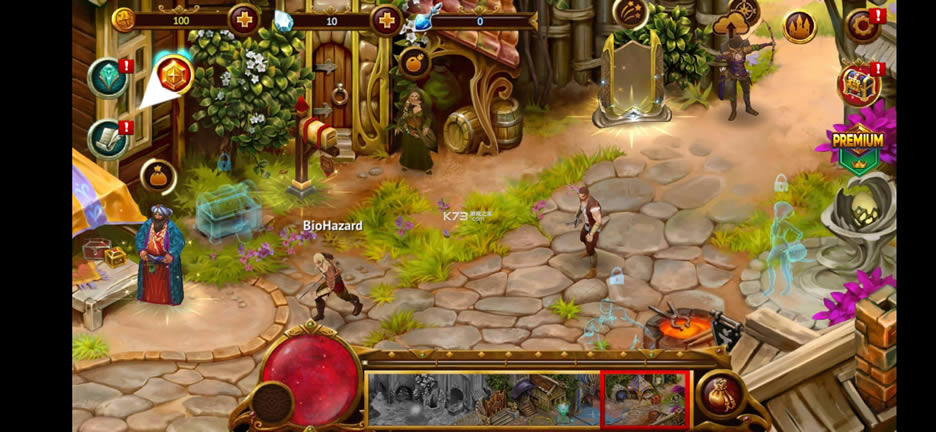Open the orange coin pouch icon
This screenshot has width=936, height=432.
(158, 177)
